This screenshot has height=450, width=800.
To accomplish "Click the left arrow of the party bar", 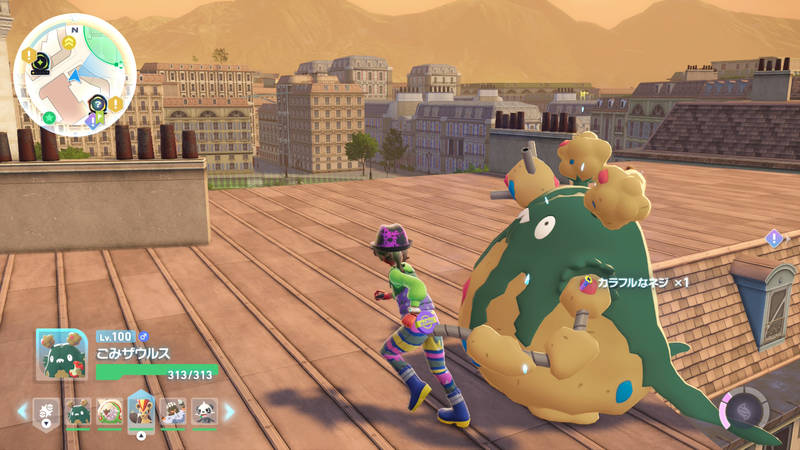I will click(22, 411).
